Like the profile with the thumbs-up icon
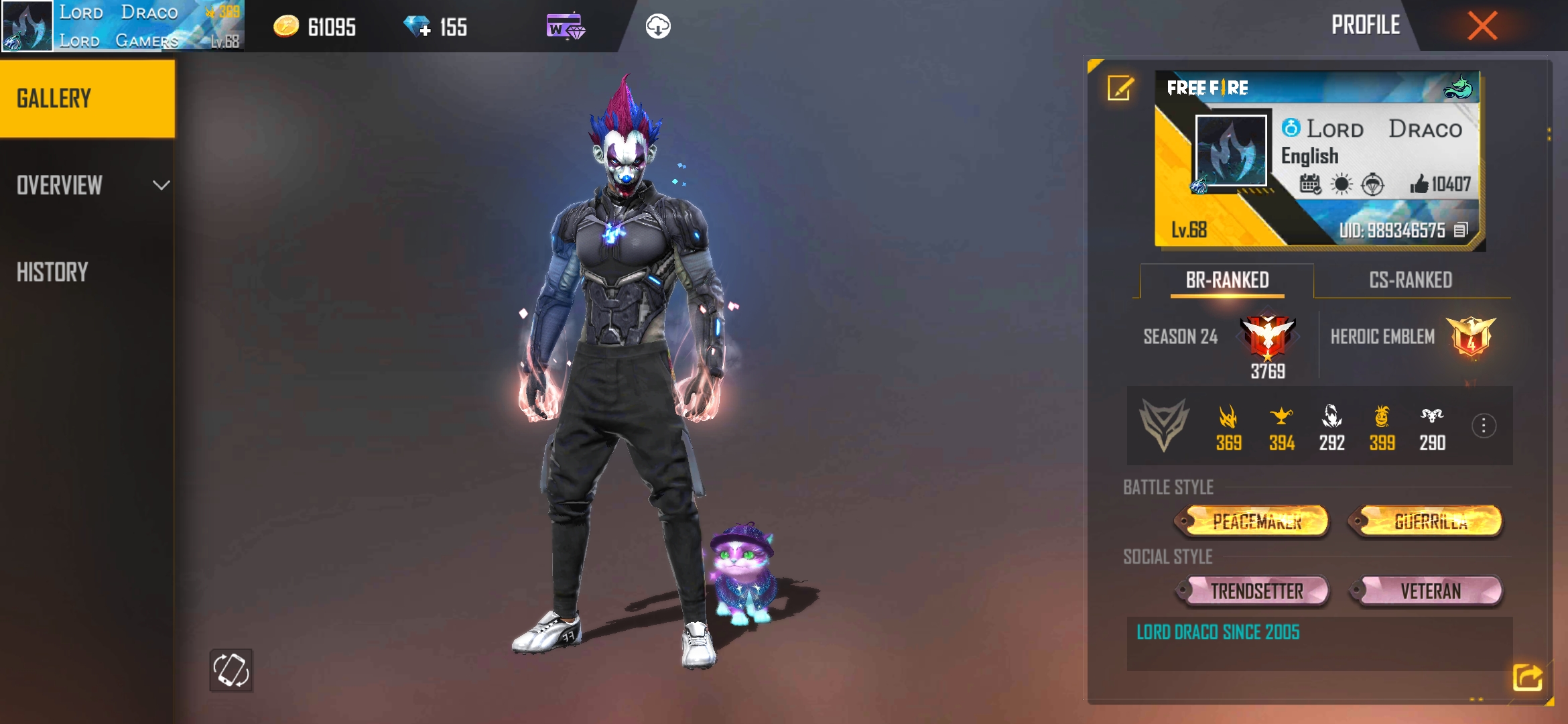Viewport: 1568px width, 724px height. 1419,184
